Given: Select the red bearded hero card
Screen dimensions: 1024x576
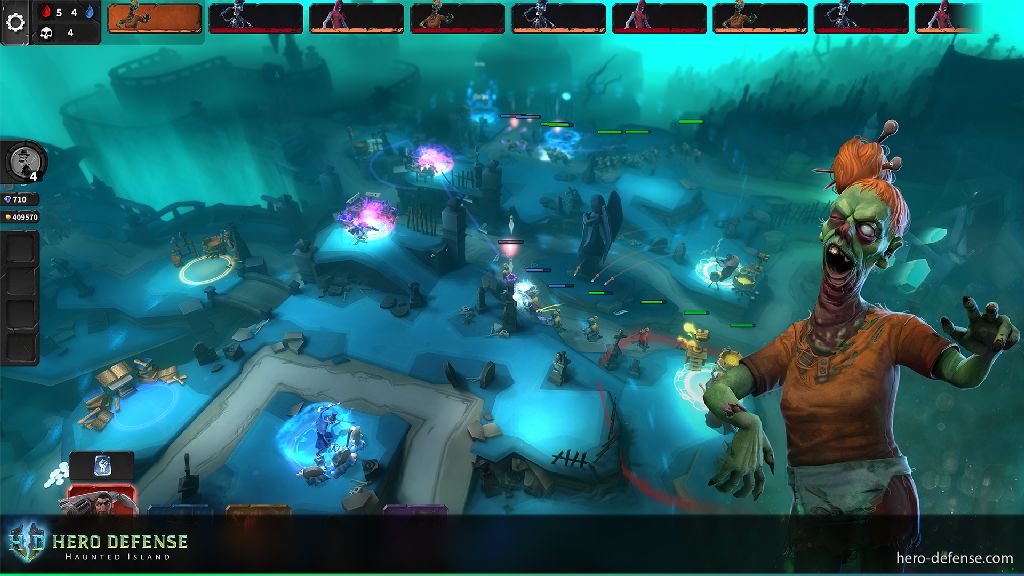Looking at the screenshot, I should (102, 497).
